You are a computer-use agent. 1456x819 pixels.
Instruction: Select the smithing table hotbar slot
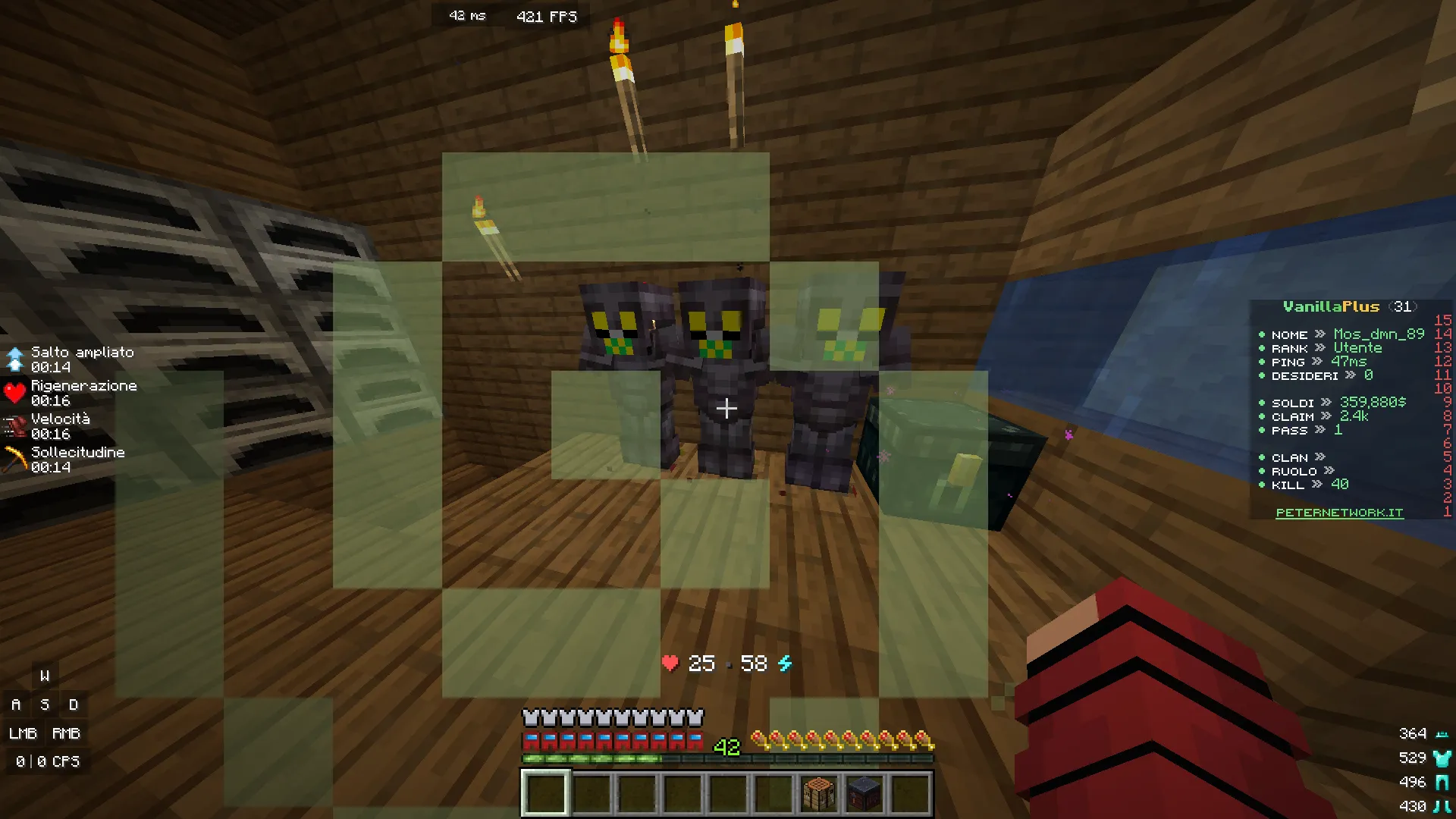click(863, 790)
